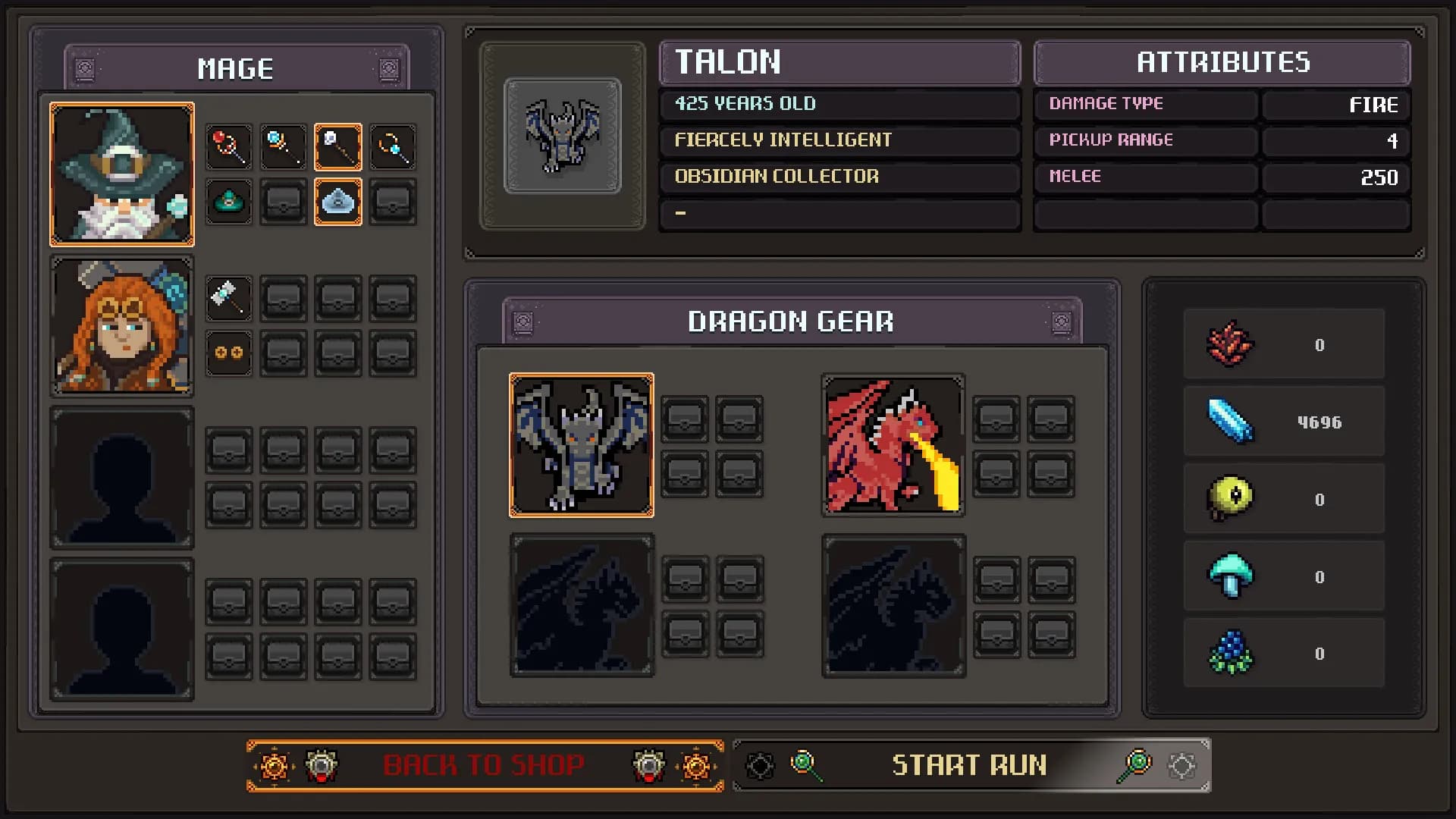Select the red orb staff
This screenshot has width=1456, height=819.
pos(229,147)
